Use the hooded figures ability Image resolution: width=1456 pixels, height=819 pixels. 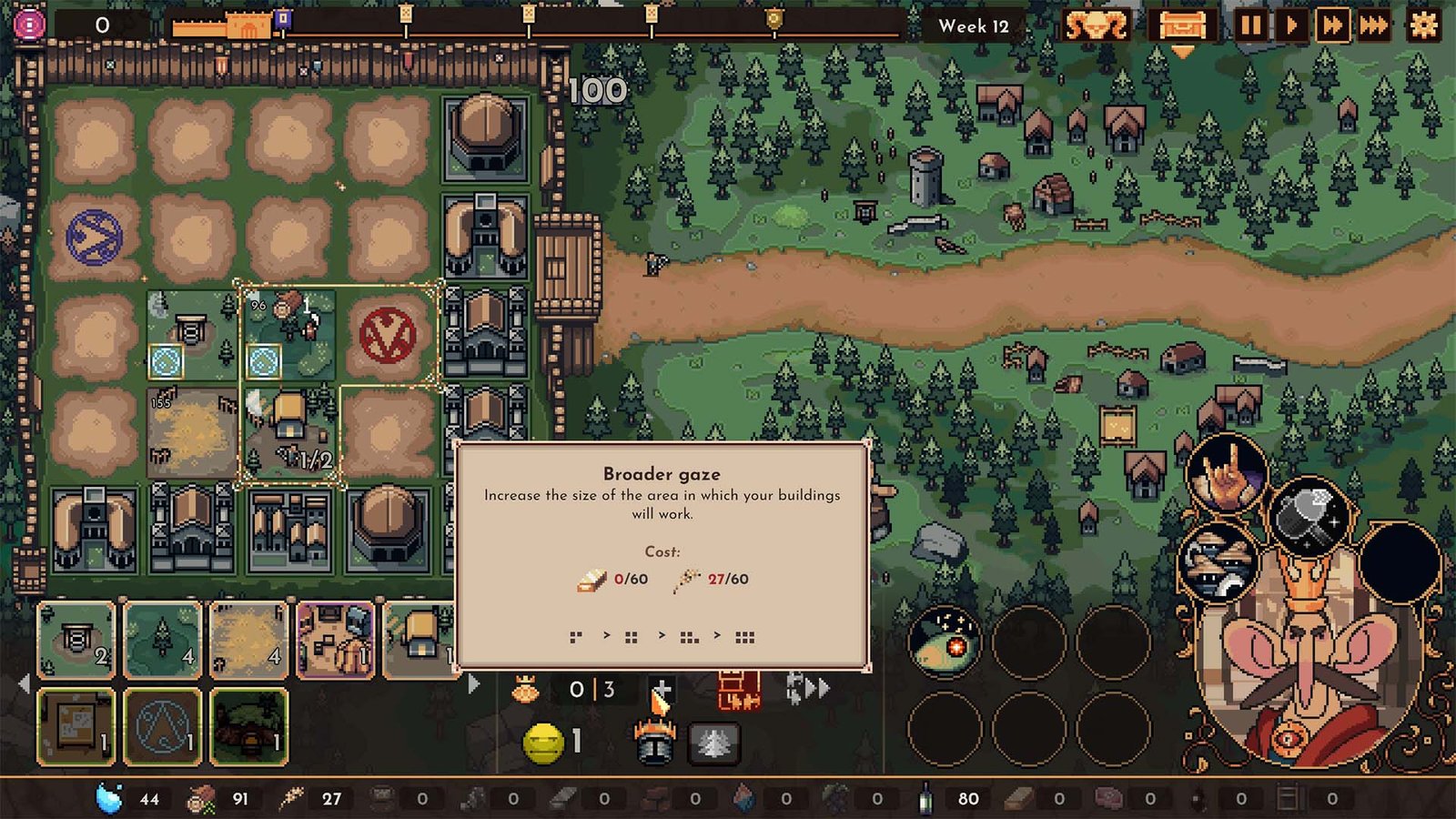click(1218, 564)
